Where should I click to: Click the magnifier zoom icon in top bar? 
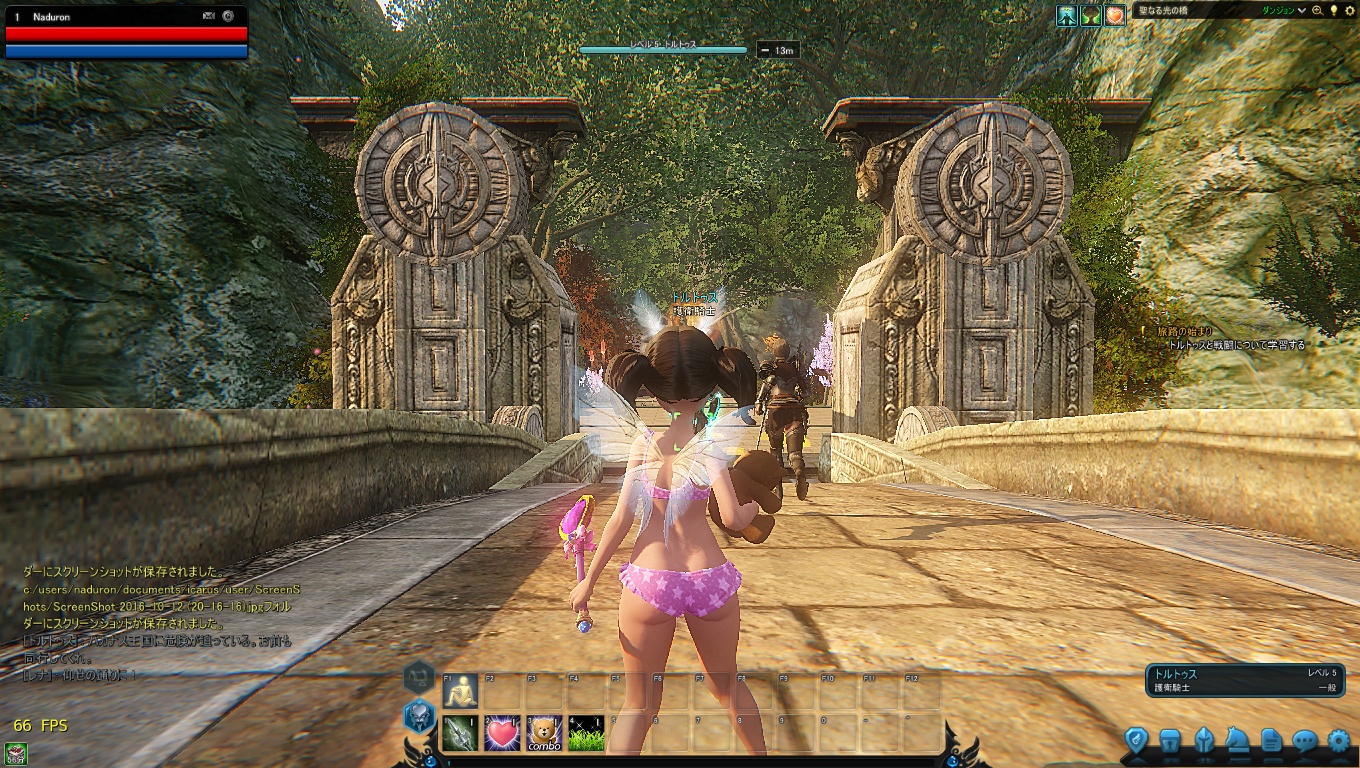tap(1317, 11)
